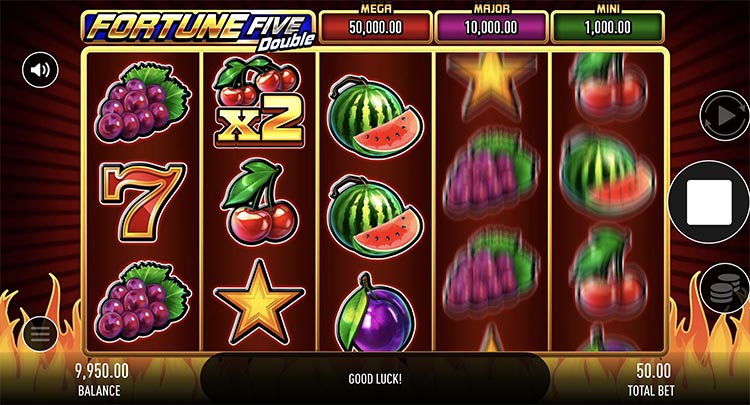This screenshot has height=405, width=750.
Task: Open the hamburger menu
Action: (x=40, y=333)
